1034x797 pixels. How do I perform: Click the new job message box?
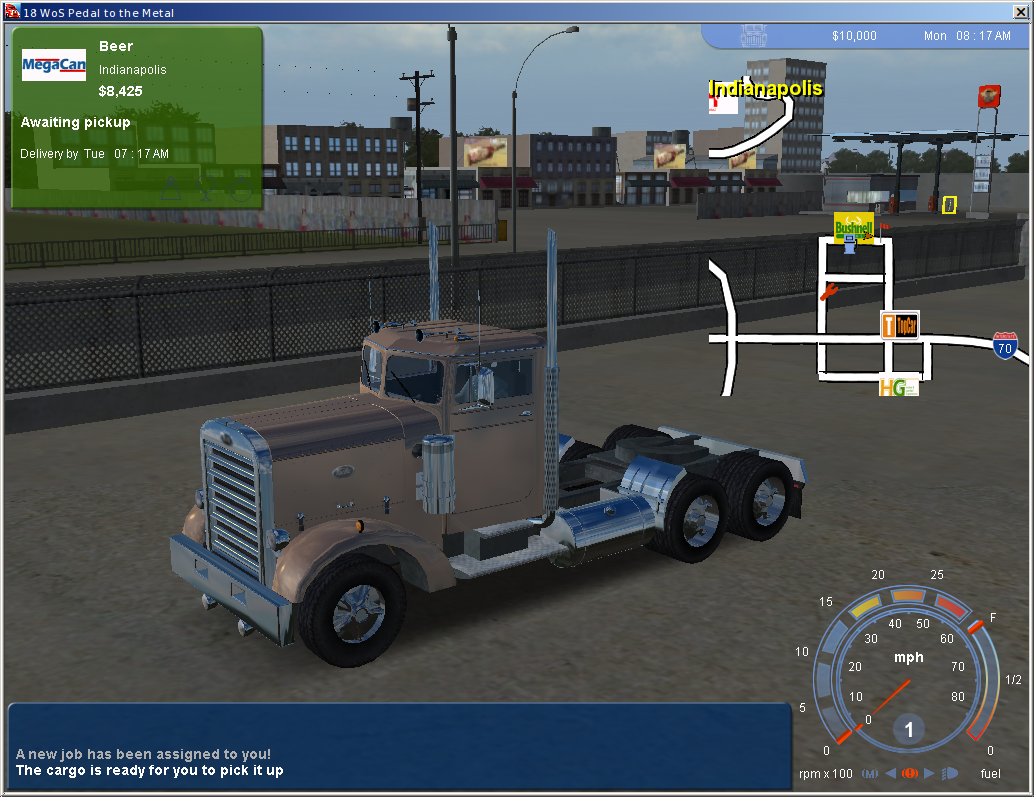[399, 745]
